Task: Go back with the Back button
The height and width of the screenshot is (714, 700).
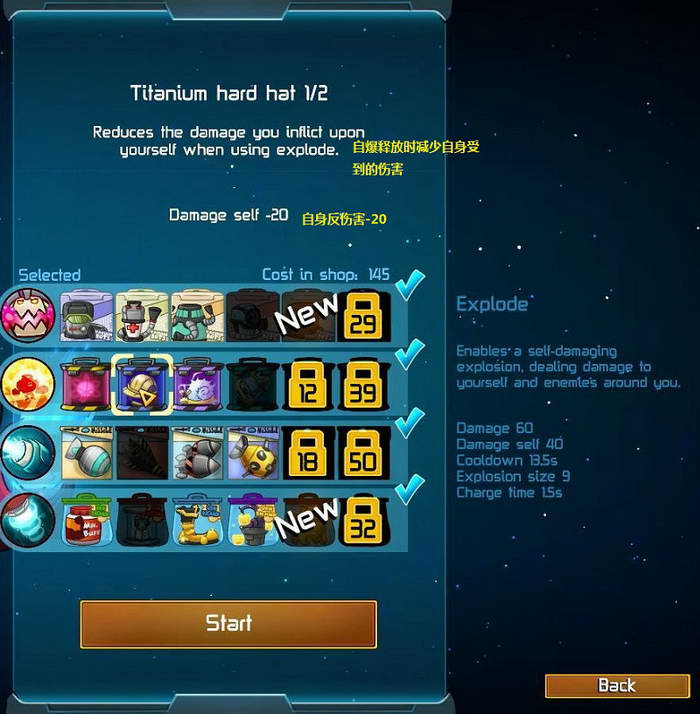Action: pyautogui.click(x=616, y=685)
